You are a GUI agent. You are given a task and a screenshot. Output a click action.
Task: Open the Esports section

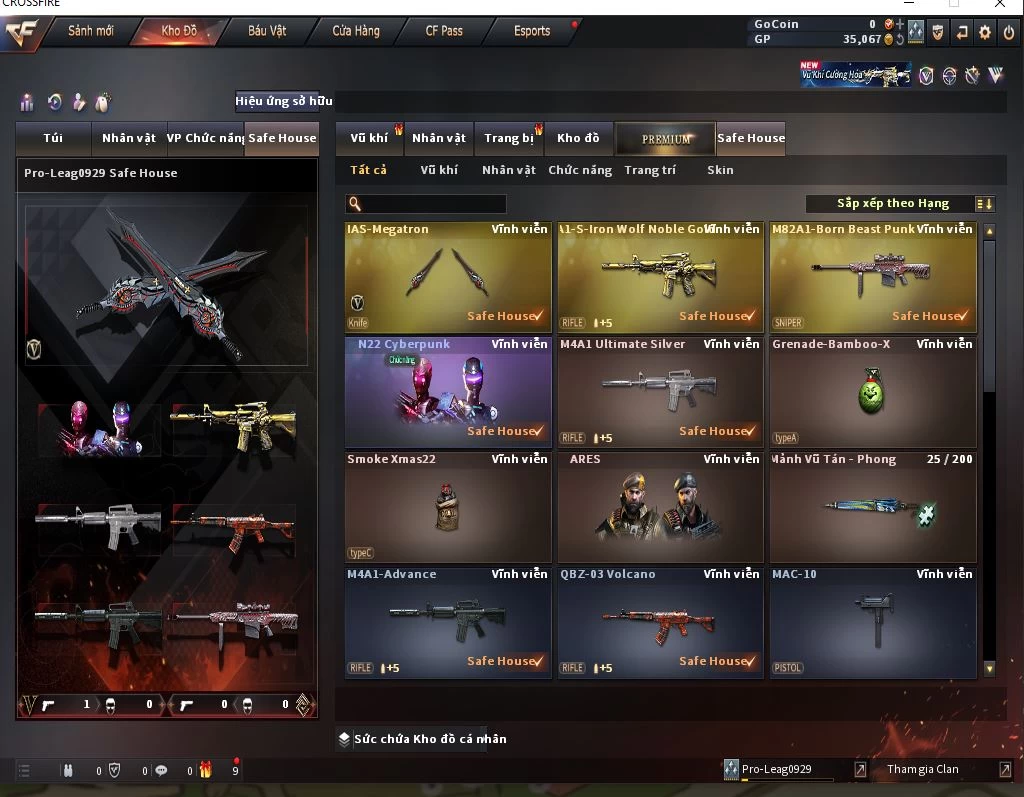click(x=532, y=31)
